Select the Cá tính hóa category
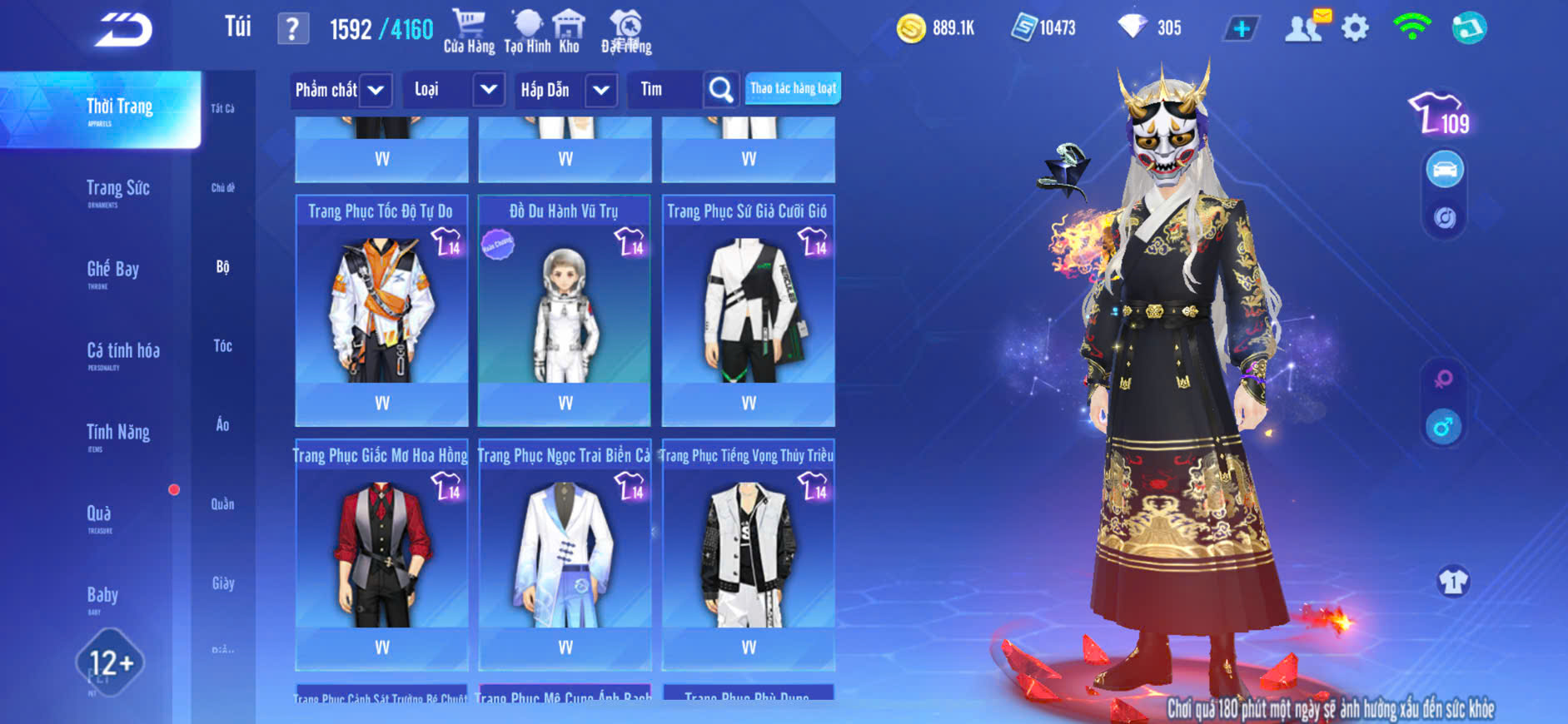The height and width of the screenshot is (724, 1568). click(122, 353)
